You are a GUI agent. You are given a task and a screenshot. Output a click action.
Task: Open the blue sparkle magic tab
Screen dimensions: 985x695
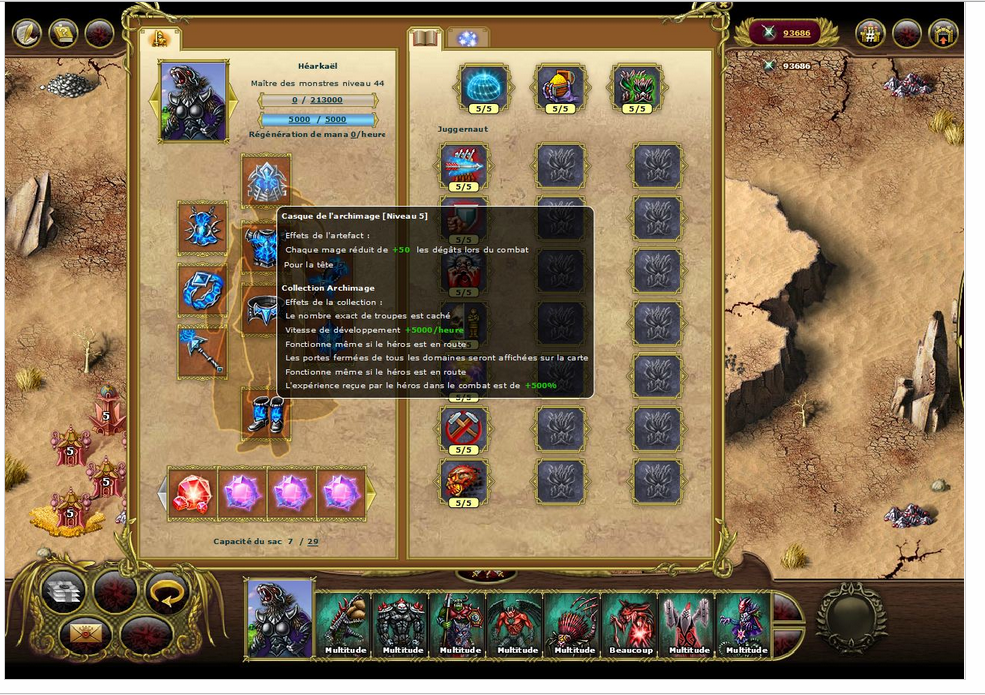[467, 39]
